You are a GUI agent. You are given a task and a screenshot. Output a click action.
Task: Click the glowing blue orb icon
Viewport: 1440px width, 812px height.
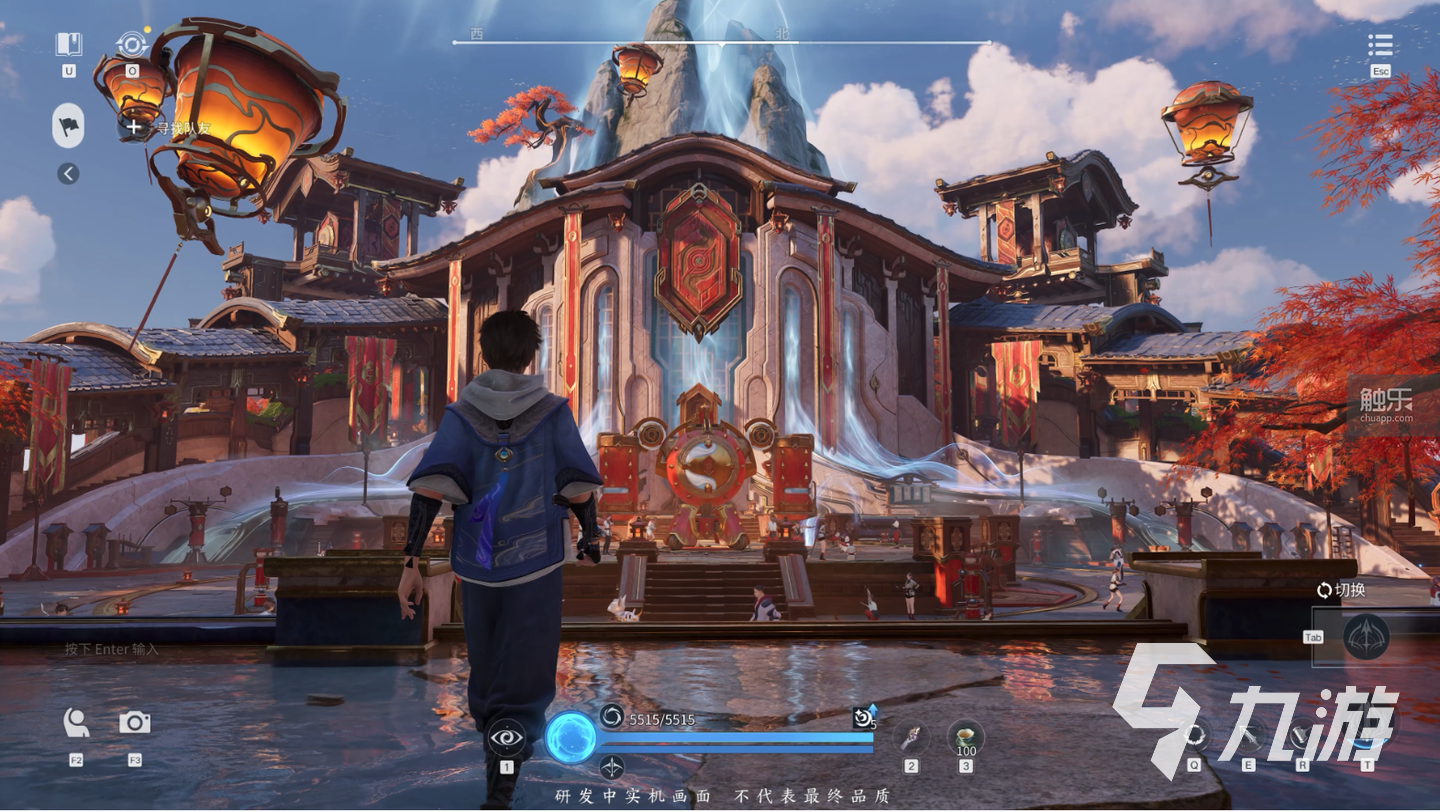pyautogui.click(x=571, y=738)
